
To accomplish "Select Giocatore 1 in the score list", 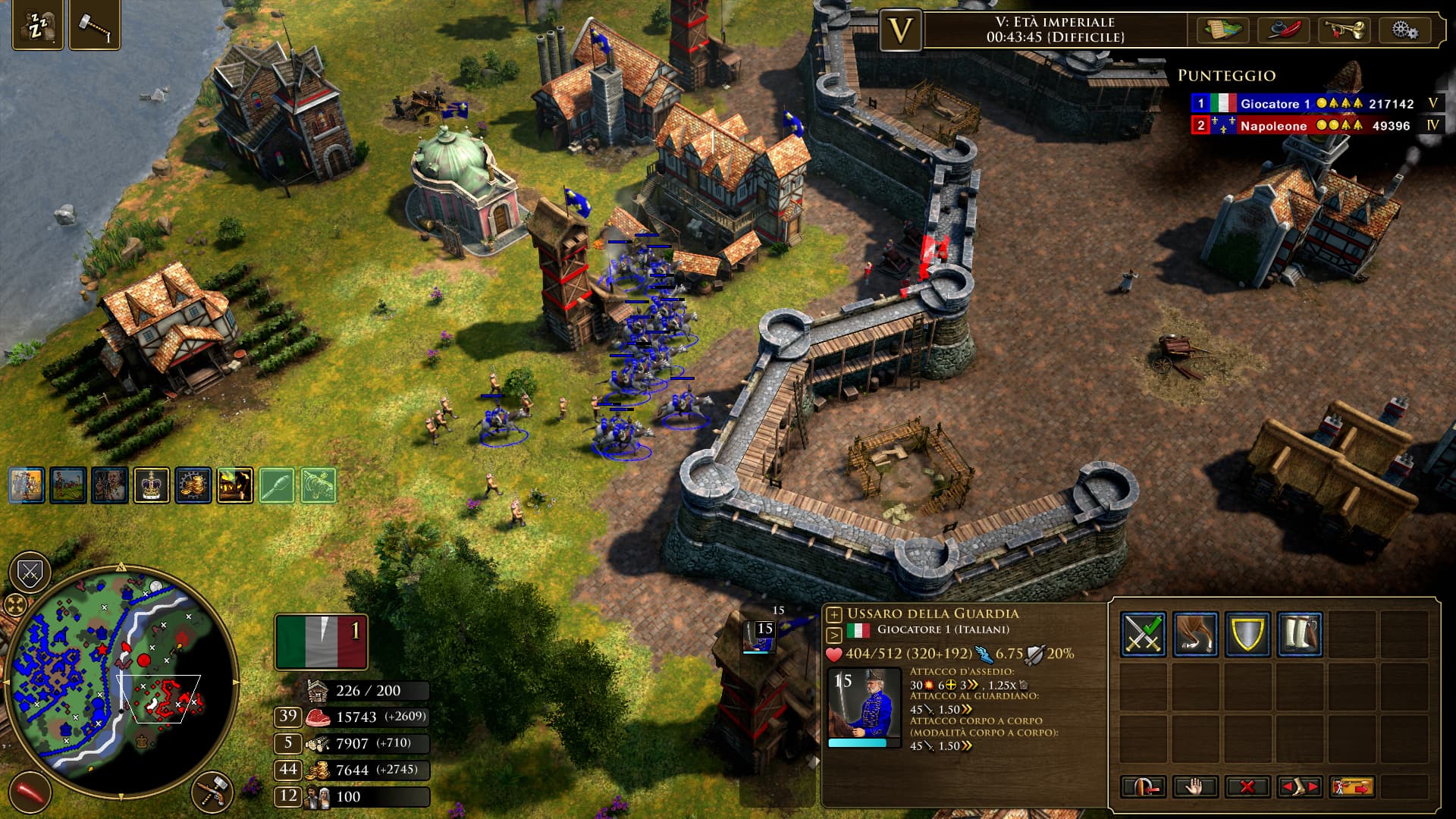I will tap(1274, 104).
